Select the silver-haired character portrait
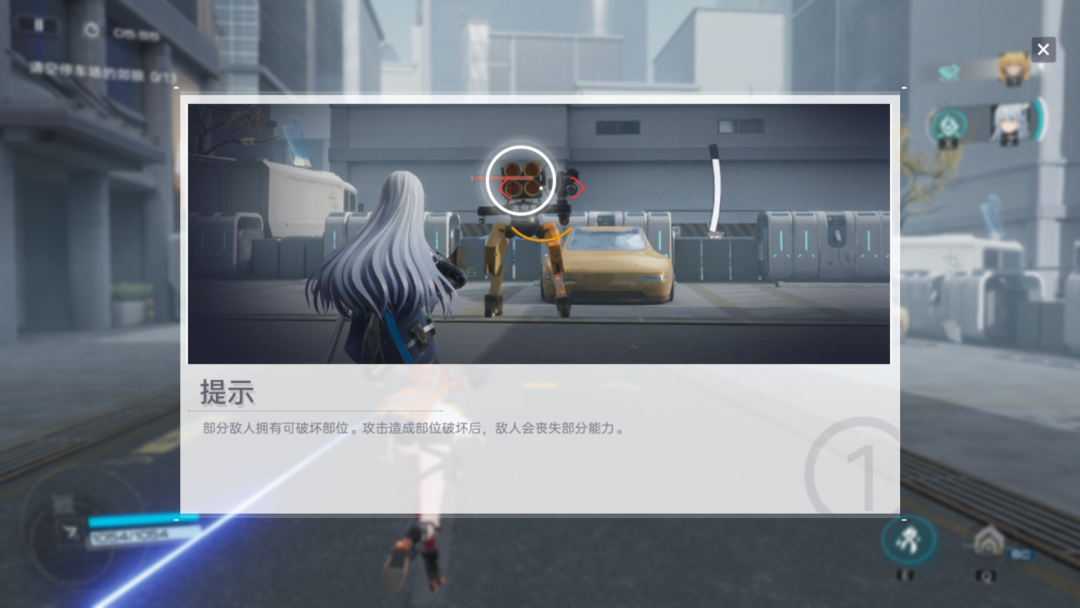The width and height of the screenshot is (1080, 608). pos(1010,124)
